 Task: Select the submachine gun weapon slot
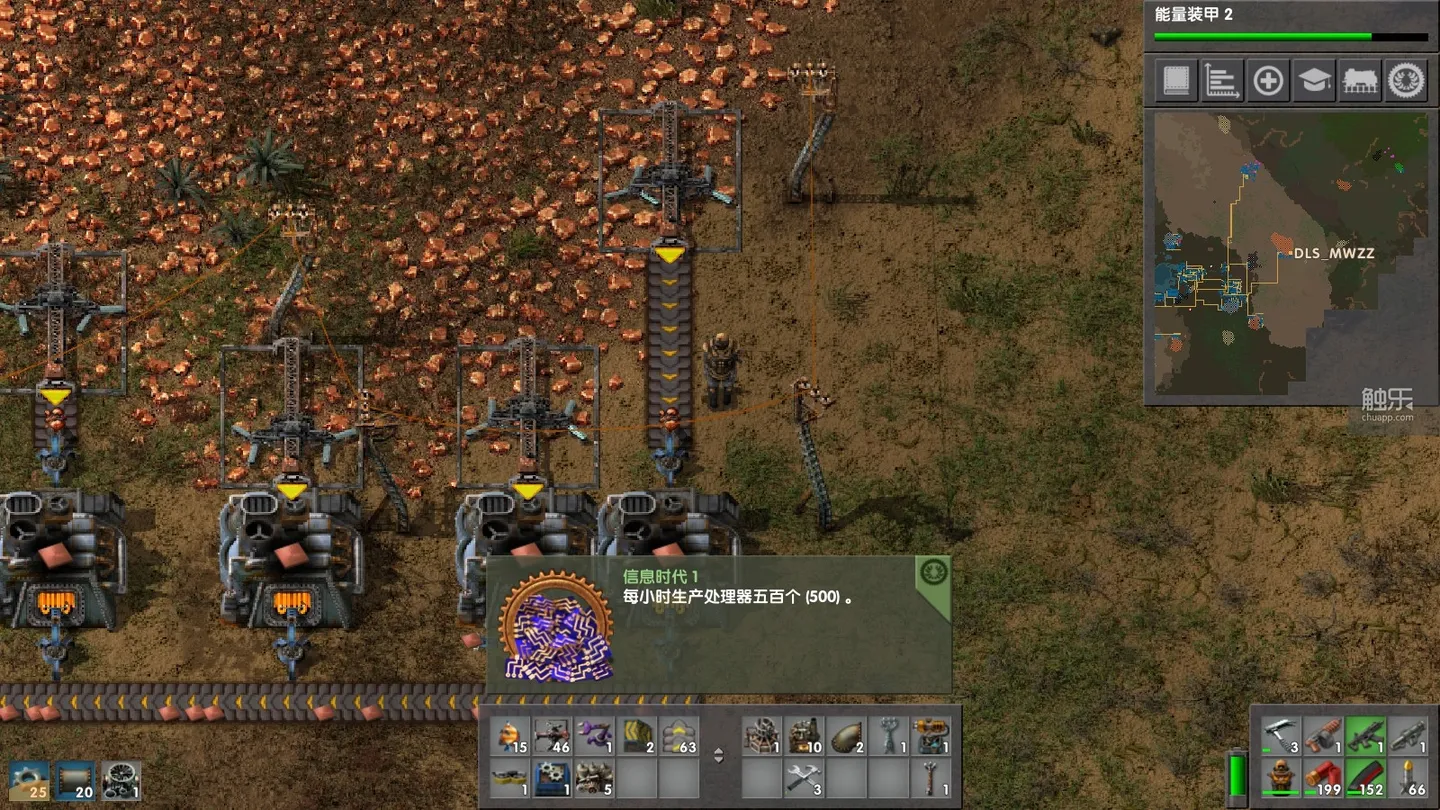tap(1365, 735)
